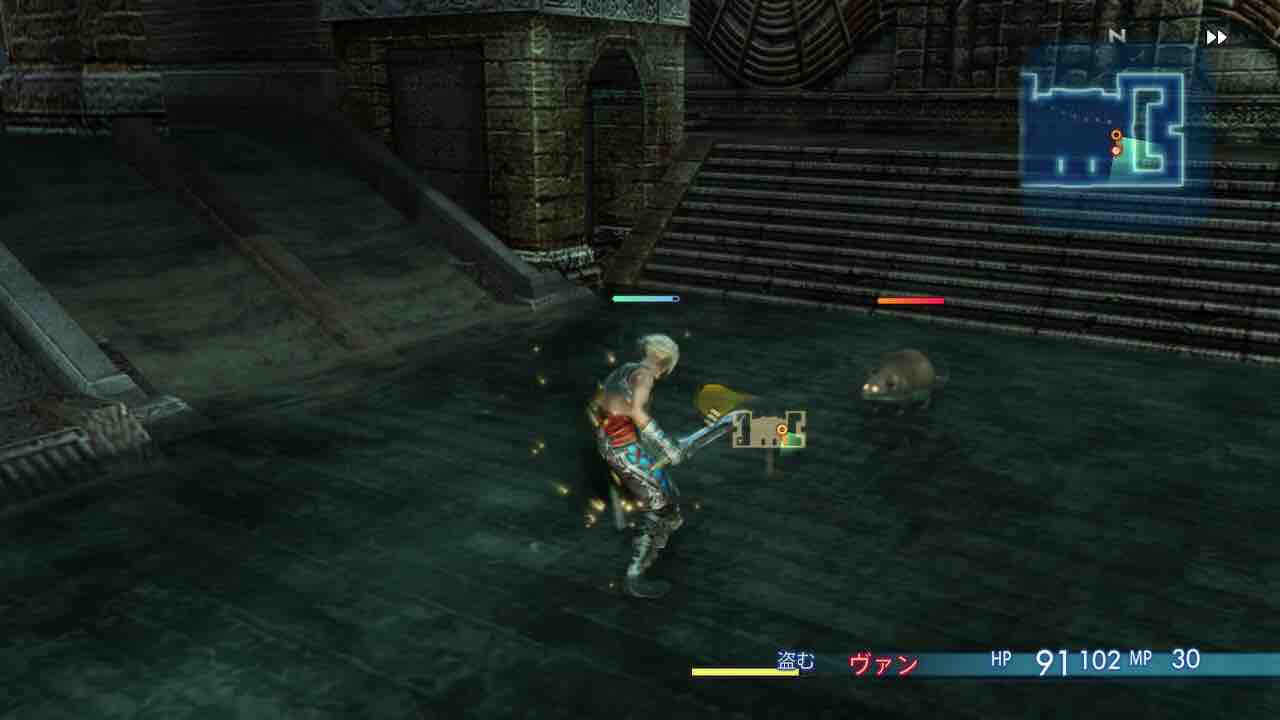Click the enemy's orange HP bar
This screenshot has width=1280, height=720.
coord(910,300)
